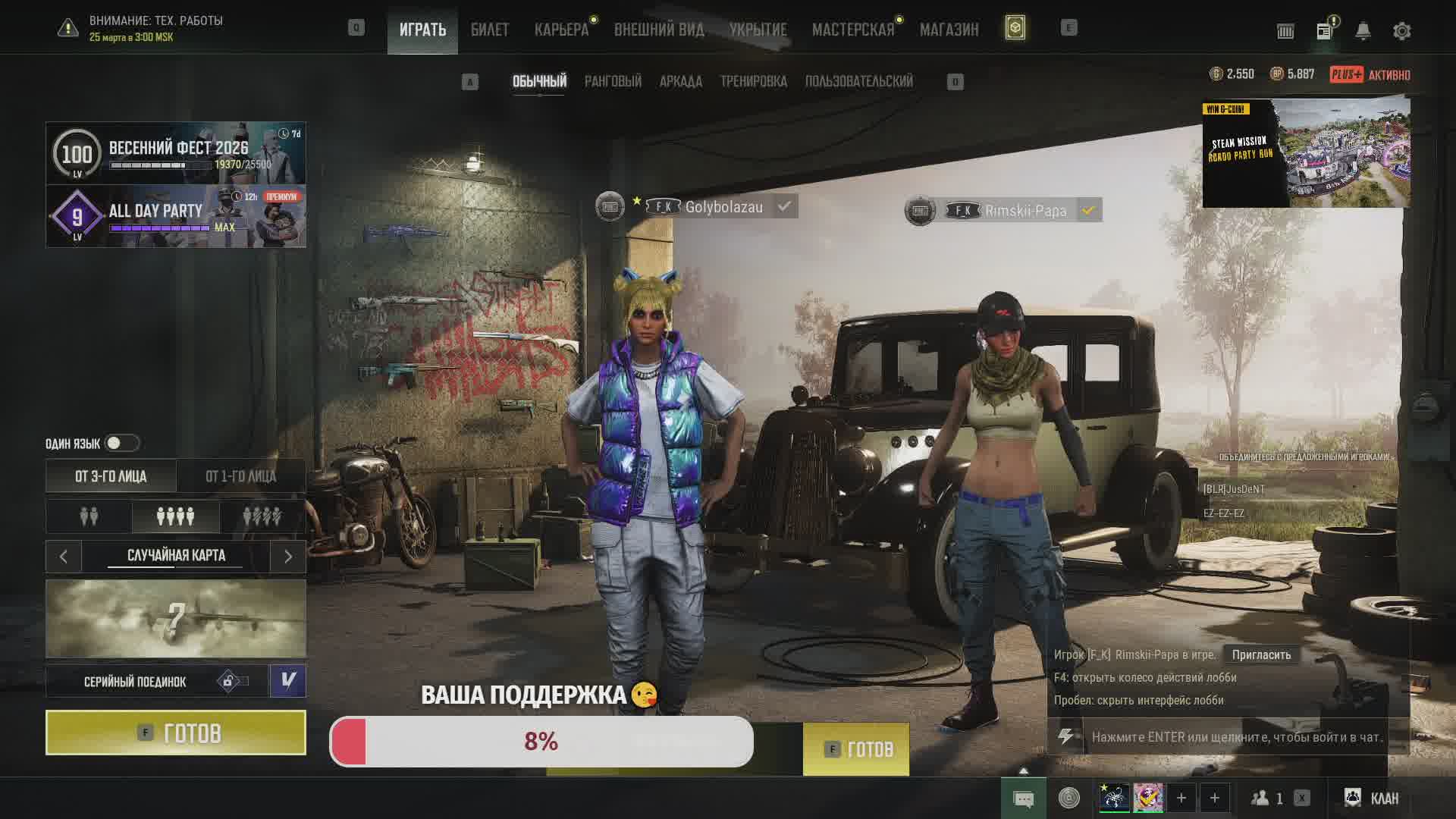Select the two-player duo team size
The width and height of the screenshot is (1456, 819).
(x=89, y=516)
